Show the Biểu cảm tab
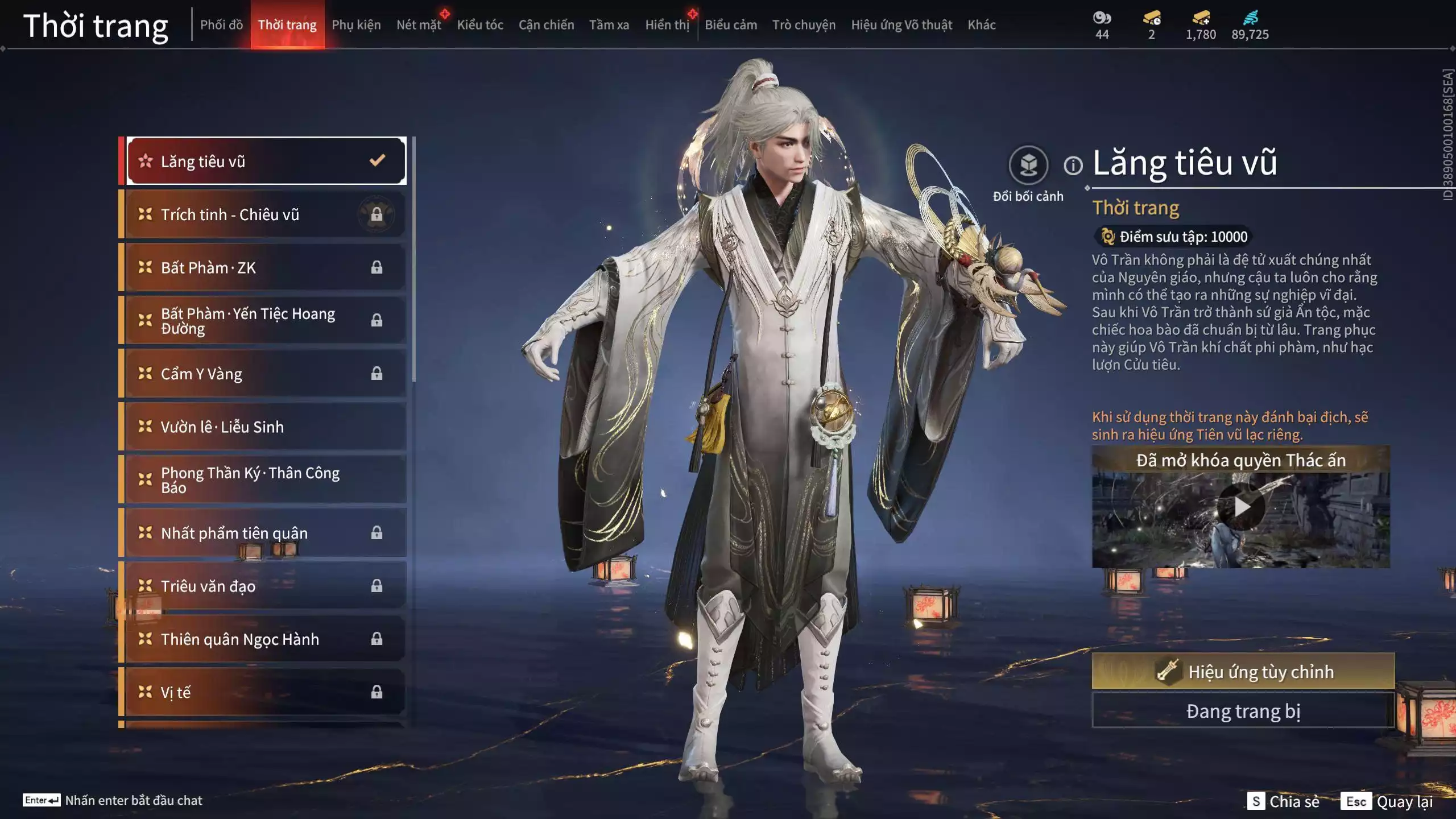This screenshot has height=819, width=1456. click(x=731, y=25)
